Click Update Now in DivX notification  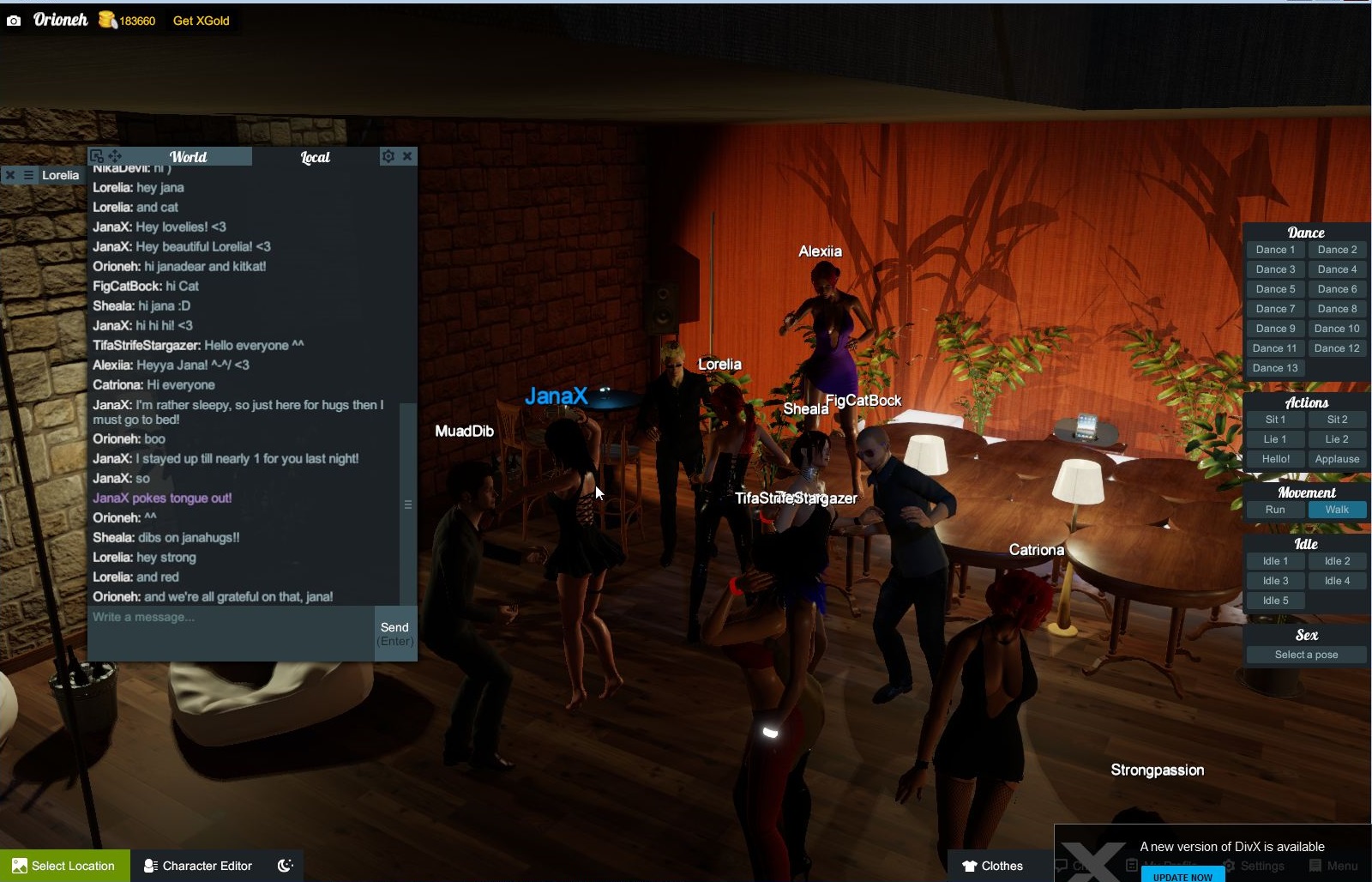(1182, 876)
